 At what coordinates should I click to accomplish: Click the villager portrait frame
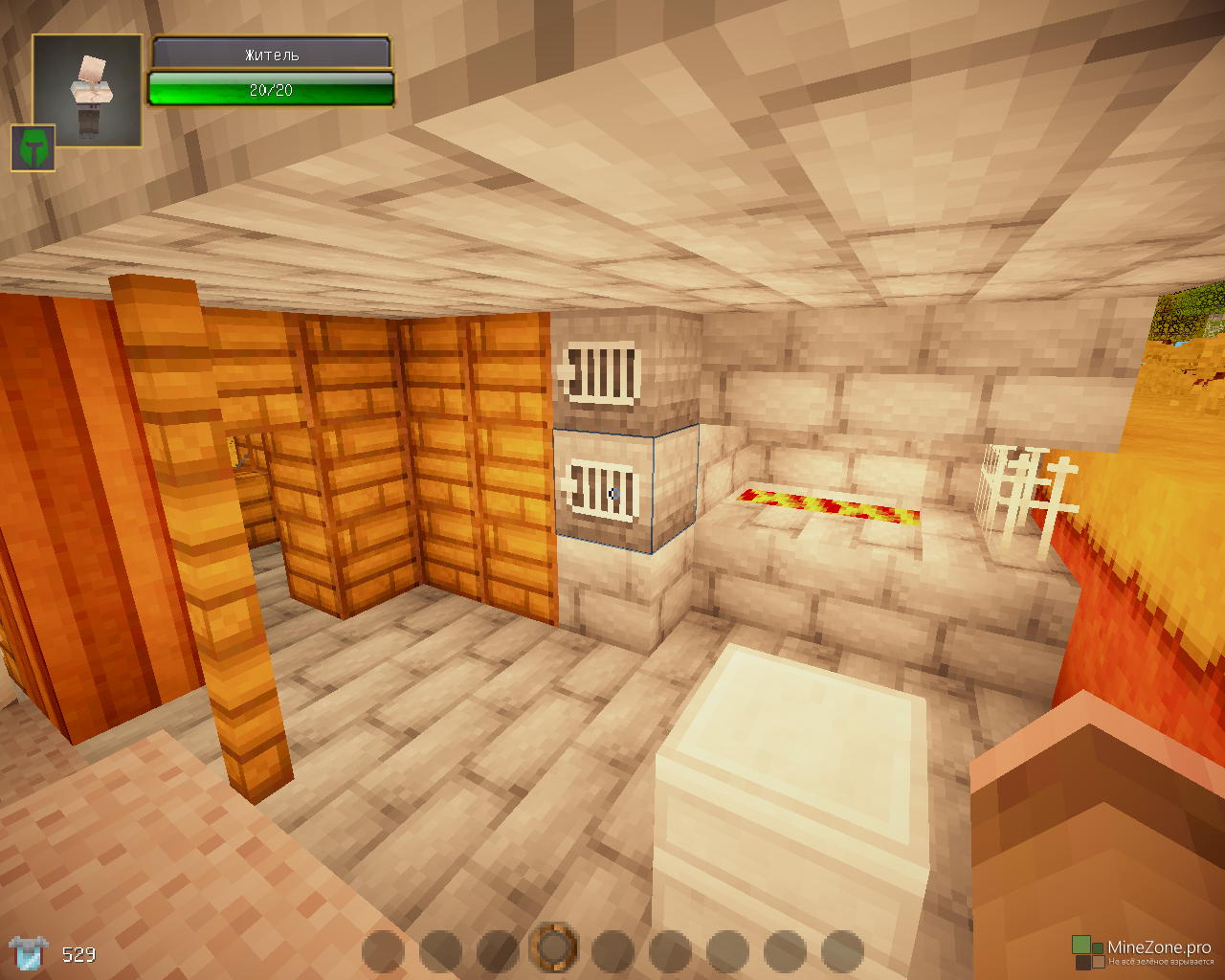coord(87,91)
